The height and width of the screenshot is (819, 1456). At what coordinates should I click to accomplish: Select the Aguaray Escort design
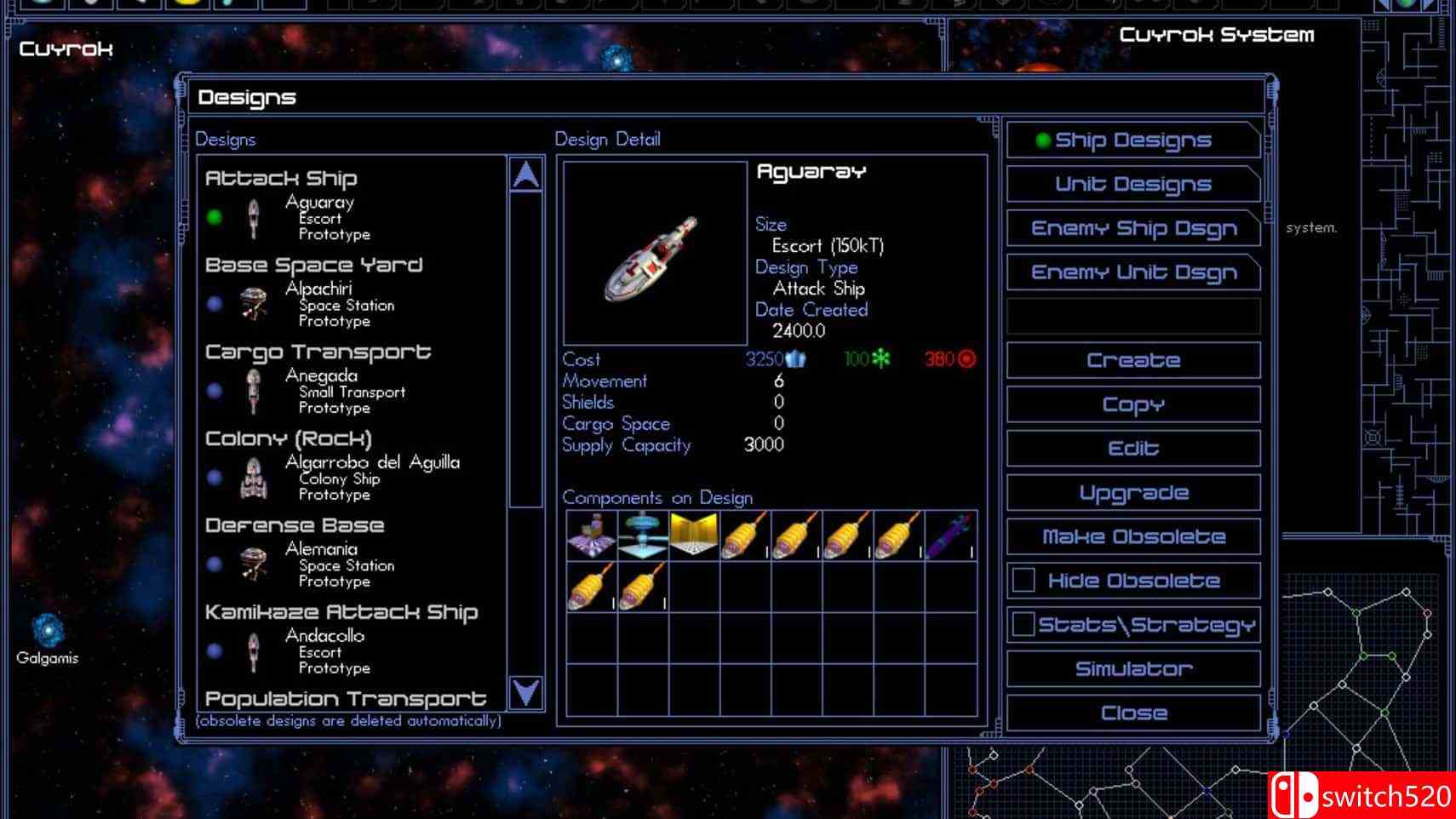coord(319,218)
